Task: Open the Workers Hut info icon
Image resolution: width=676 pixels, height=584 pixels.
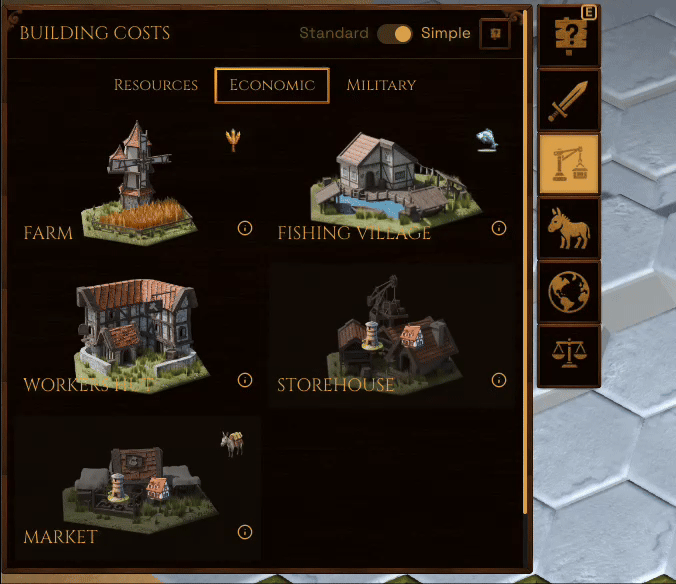Action: coord(245,380)
